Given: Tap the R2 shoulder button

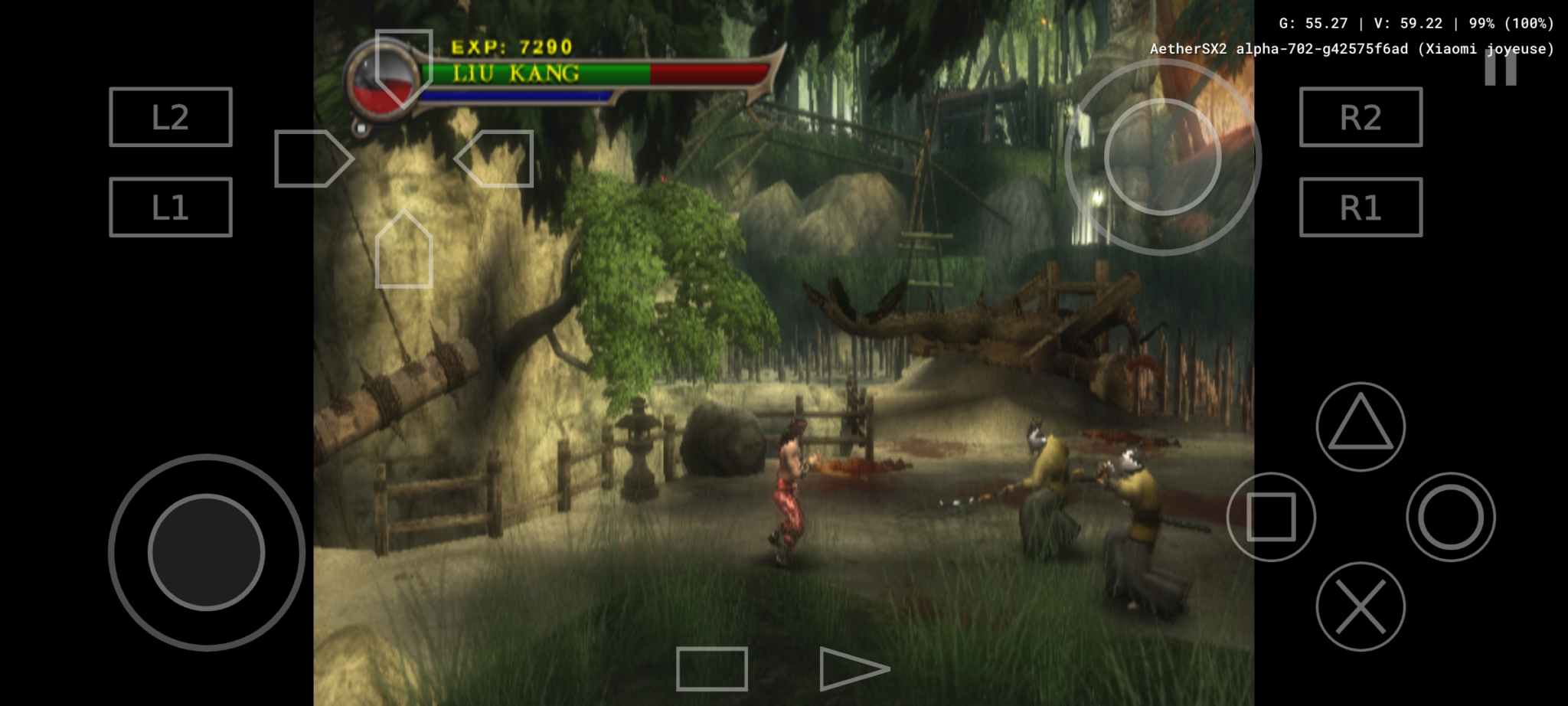Looking at the screenshot, I should click(1361, 117).
